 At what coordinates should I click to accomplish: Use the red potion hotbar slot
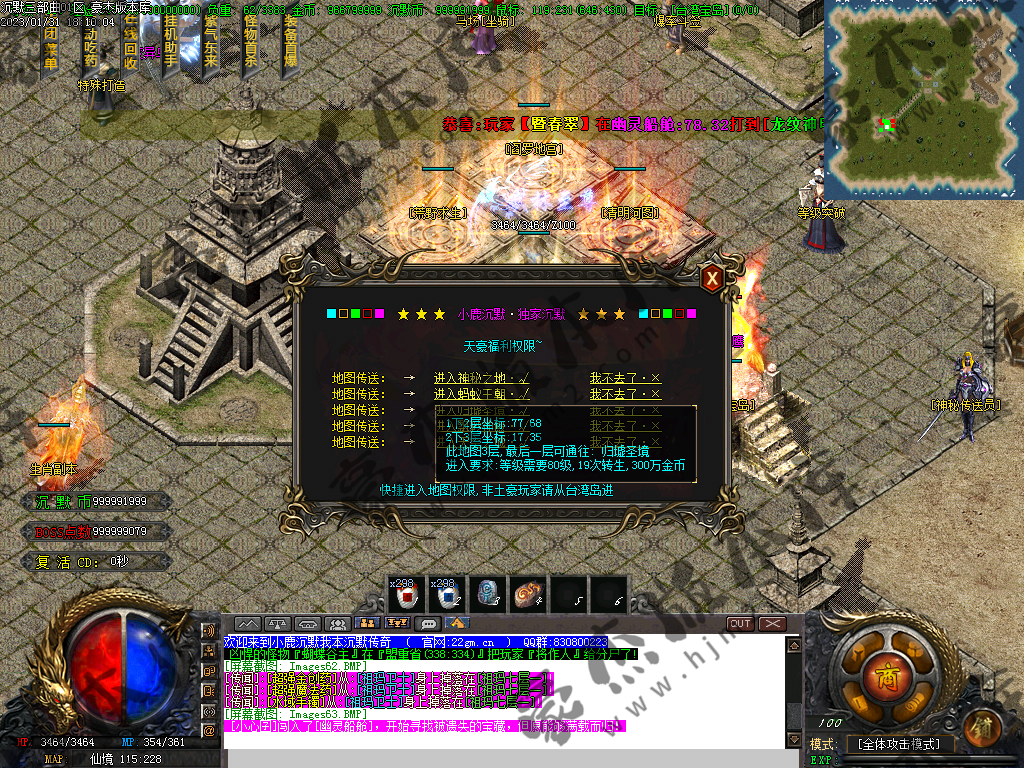pos(407,595)
